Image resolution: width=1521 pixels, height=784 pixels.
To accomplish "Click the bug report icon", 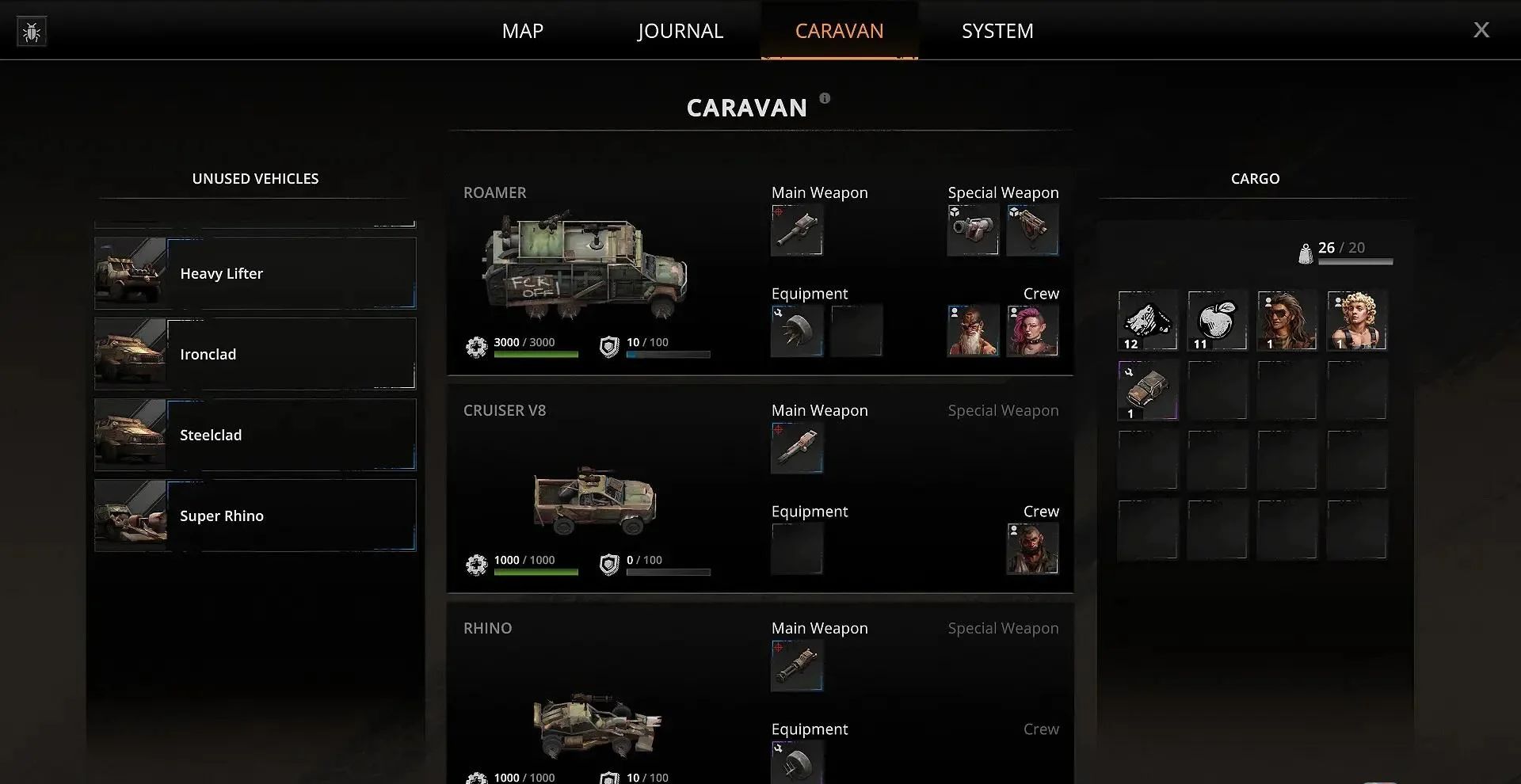I will point(32,32).
